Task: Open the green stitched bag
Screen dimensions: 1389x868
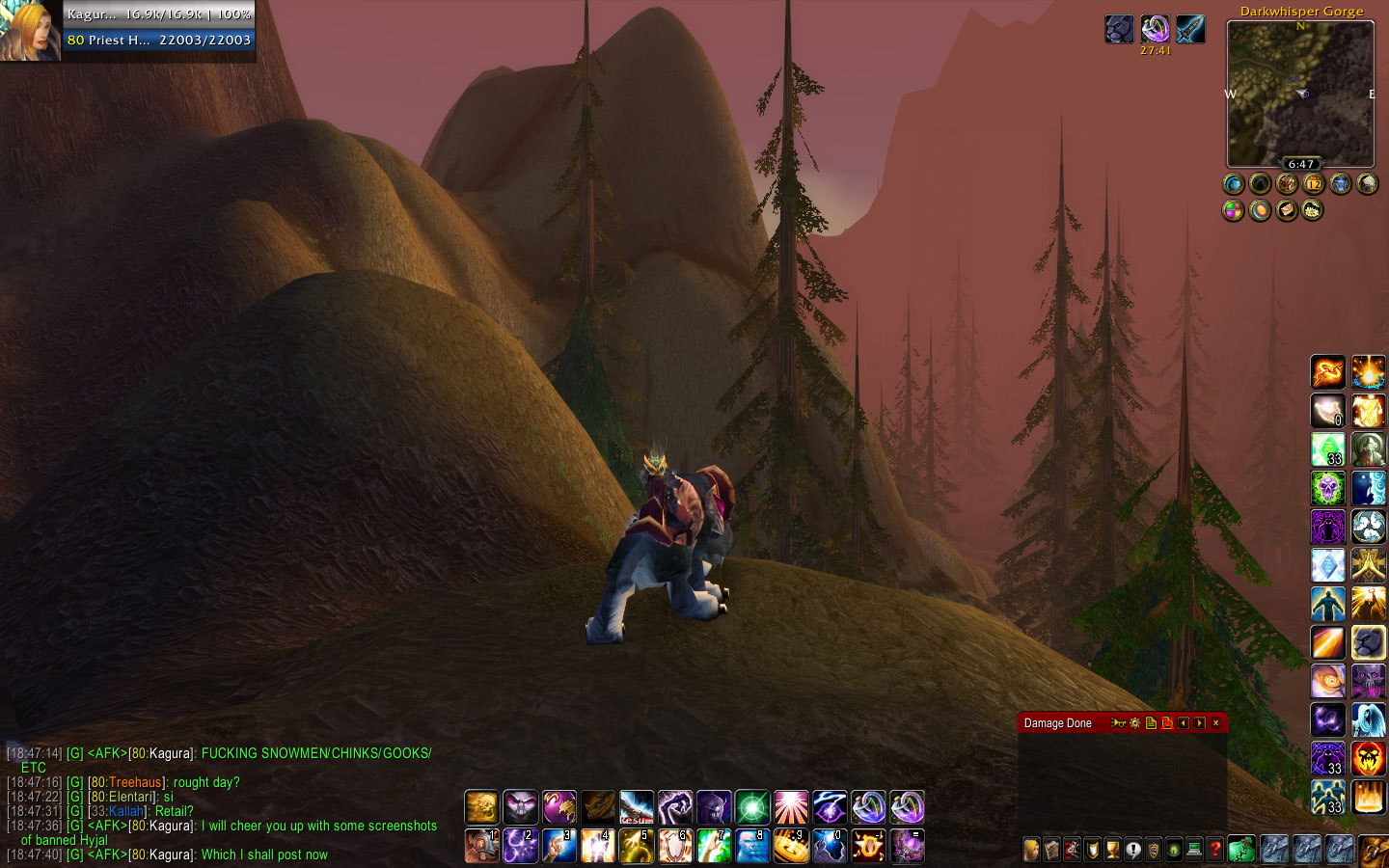Action: (1241, 850)
